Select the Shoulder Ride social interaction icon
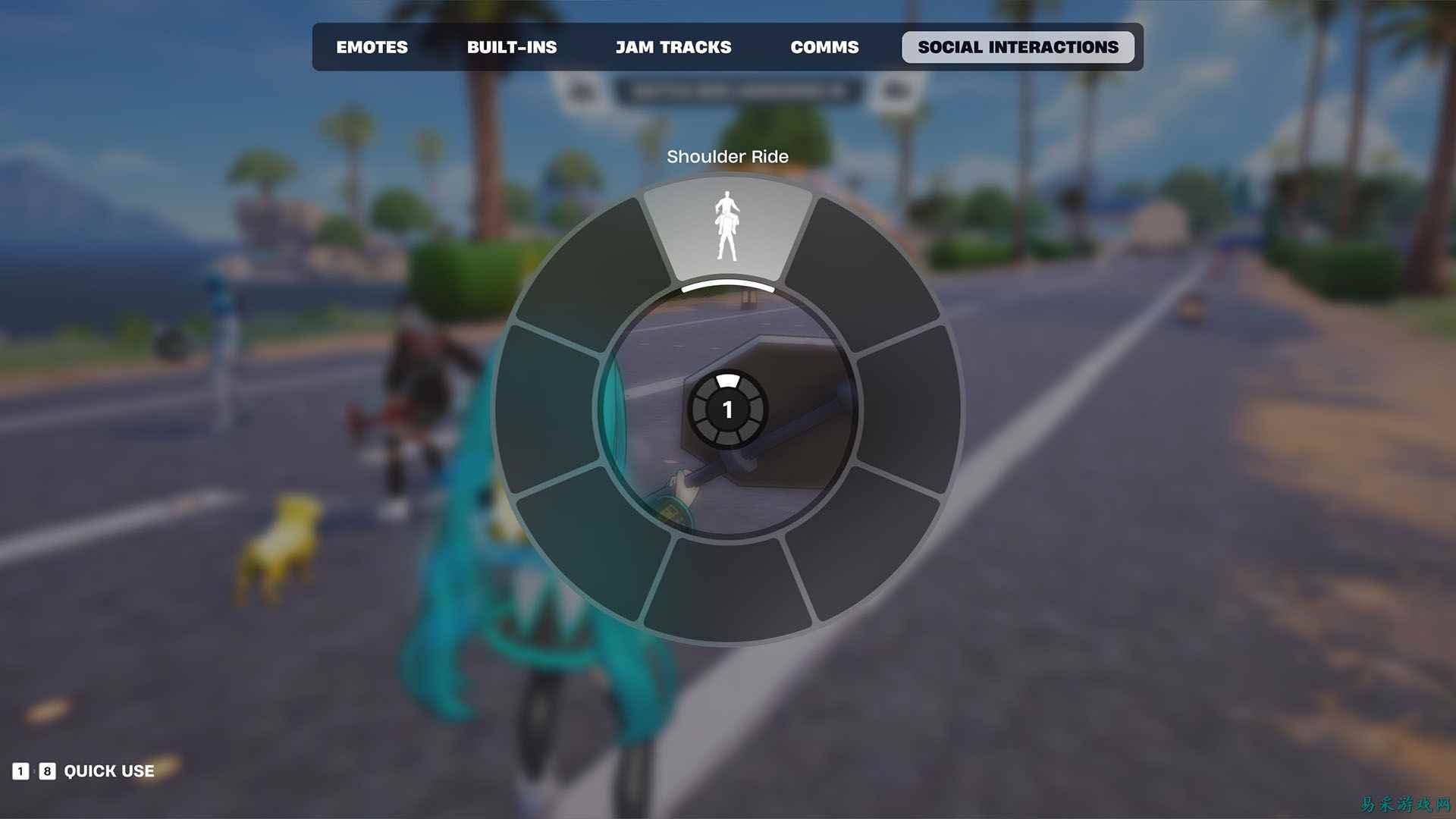Image resolution: width=1456 pixels, height=819 pixels. tap(728, 227)
